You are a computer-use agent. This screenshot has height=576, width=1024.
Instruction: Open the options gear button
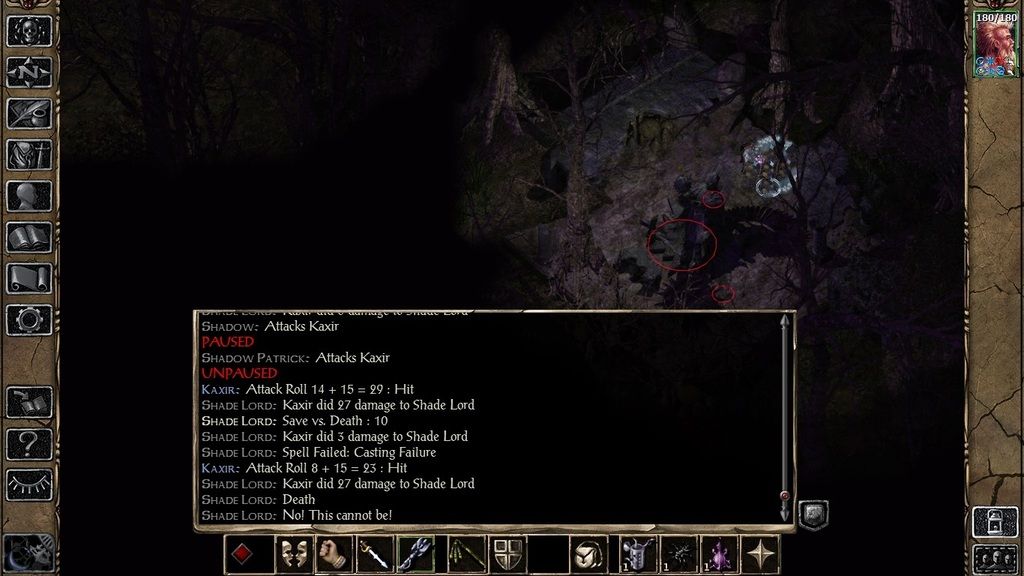[x=29, y=319]
